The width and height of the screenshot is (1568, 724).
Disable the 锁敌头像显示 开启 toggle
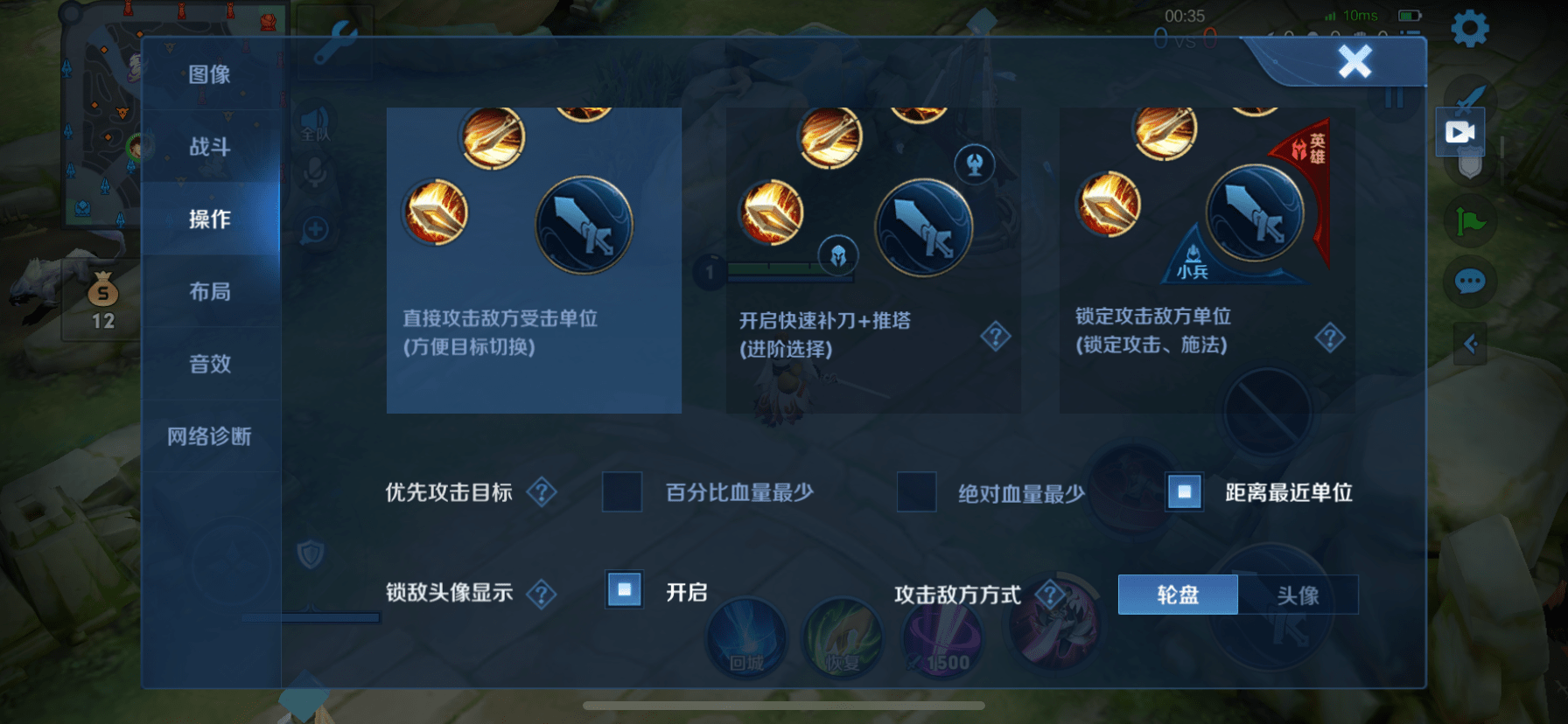click(x=623, y=592)
